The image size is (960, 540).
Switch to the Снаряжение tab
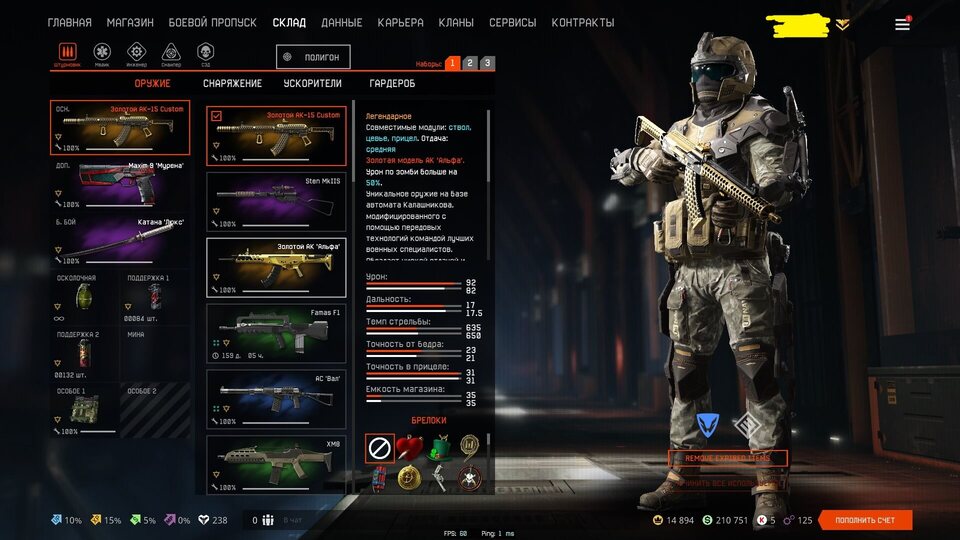232,84
